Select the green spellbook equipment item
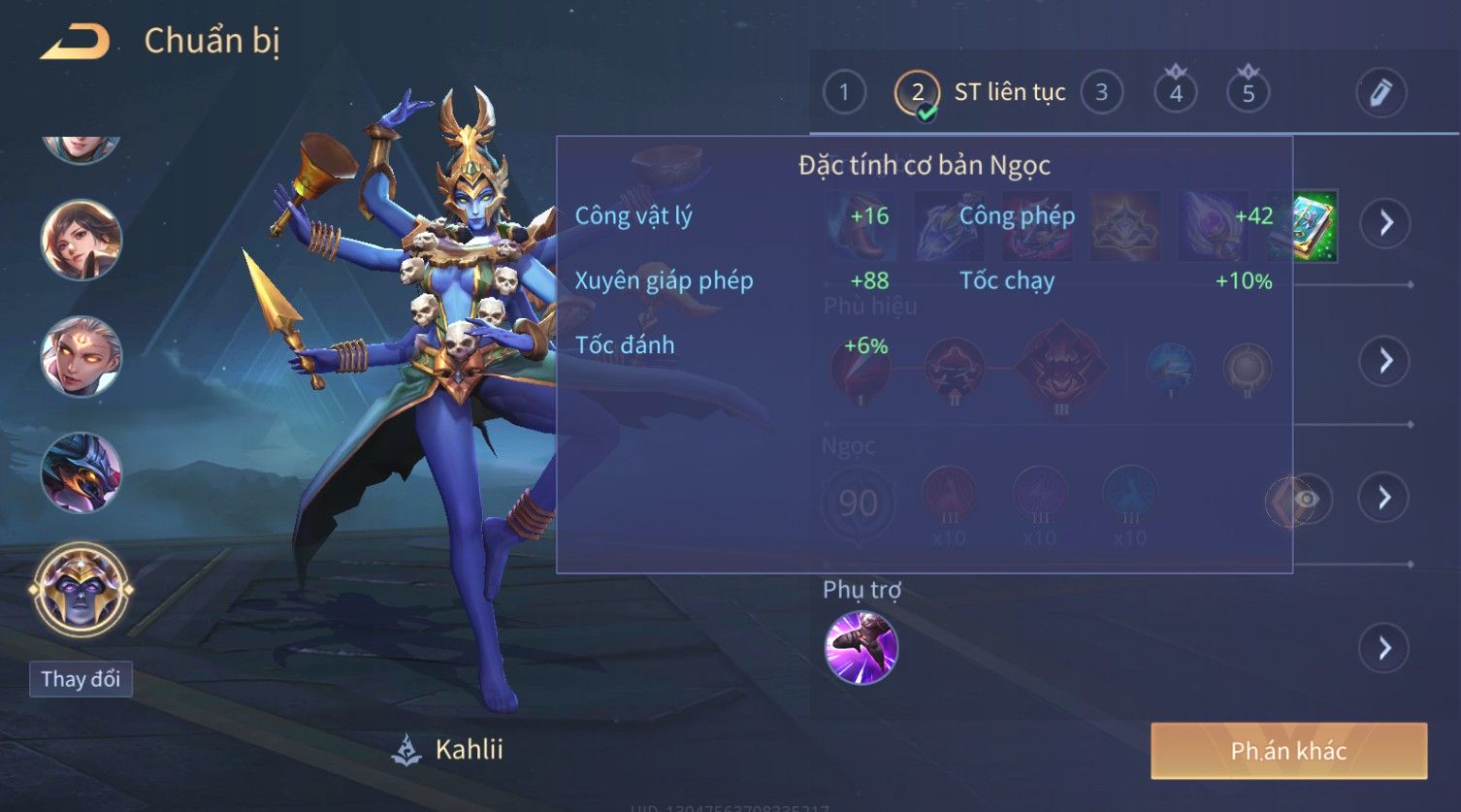 (1315, 225)
